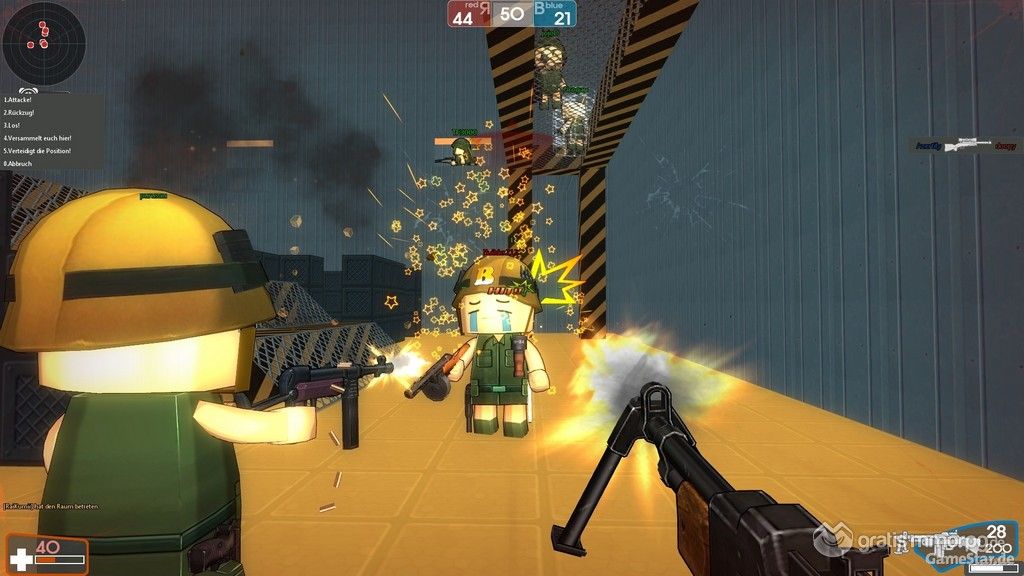This screenshot has width=1024, height=576.
Task: Select the "Attacke!" radio command
Action: pos(19,100)
